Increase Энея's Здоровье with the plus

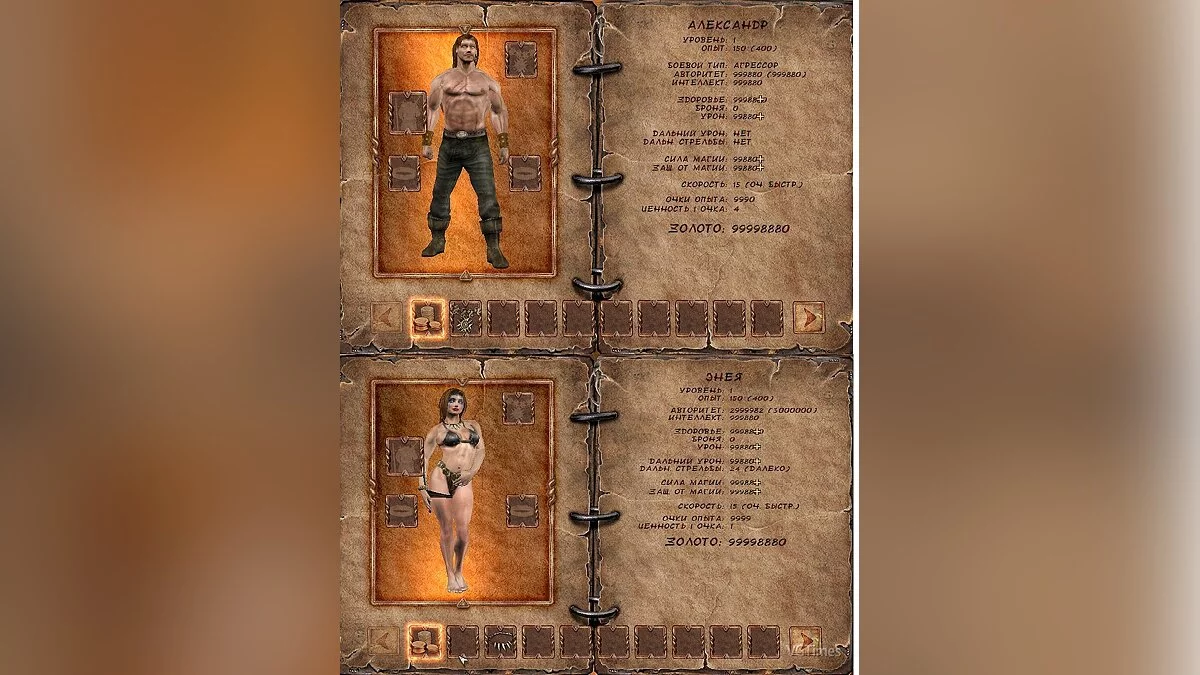click(756, 431)
